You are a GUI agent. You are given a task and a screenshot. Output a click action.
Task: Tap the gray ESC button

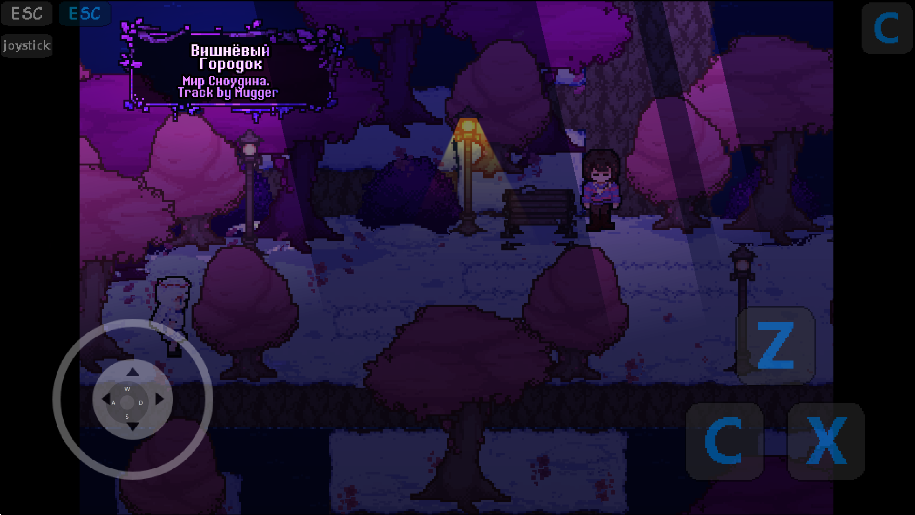click(26, 14)
